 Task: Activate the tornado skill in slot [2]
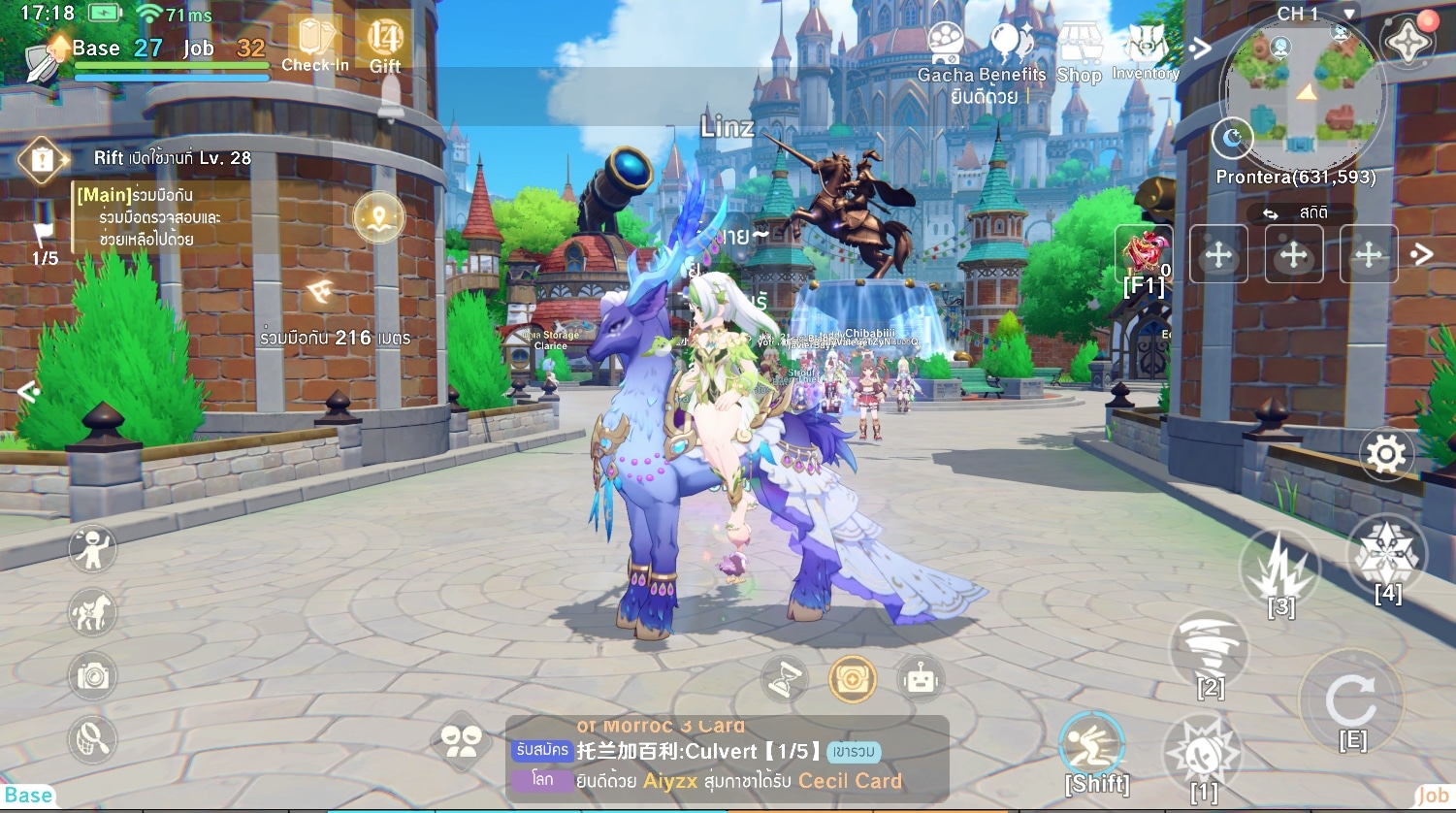click(x=1210, y=648)
